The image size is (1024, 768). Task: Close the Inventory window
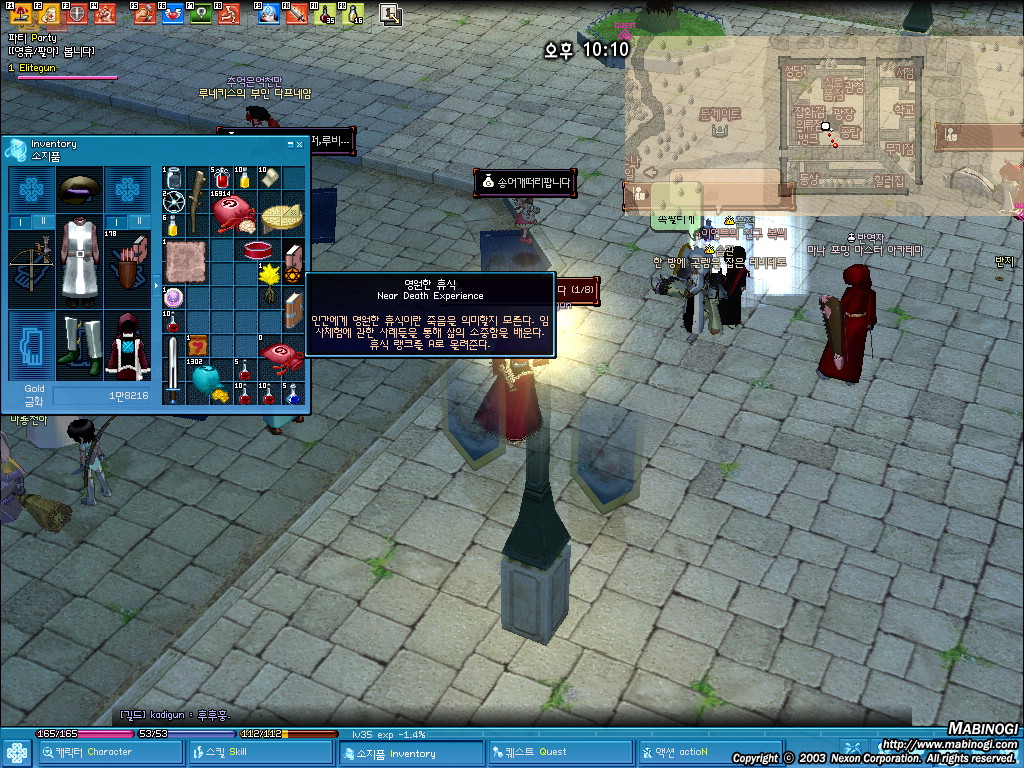click(299, 144)
